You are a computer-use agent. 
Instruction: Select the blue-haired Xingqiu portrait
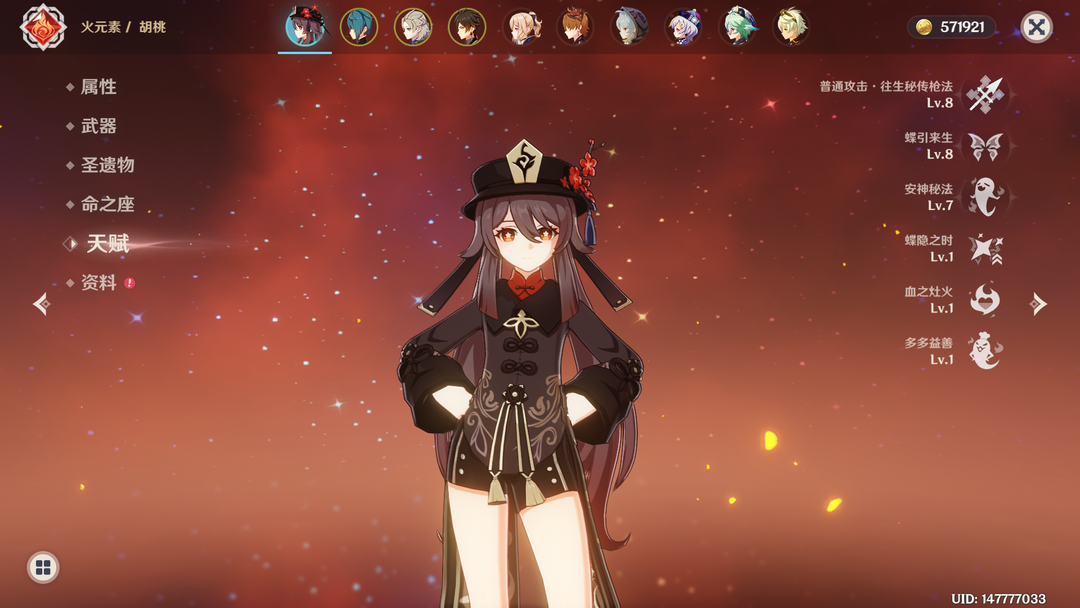tap(359, 27)
